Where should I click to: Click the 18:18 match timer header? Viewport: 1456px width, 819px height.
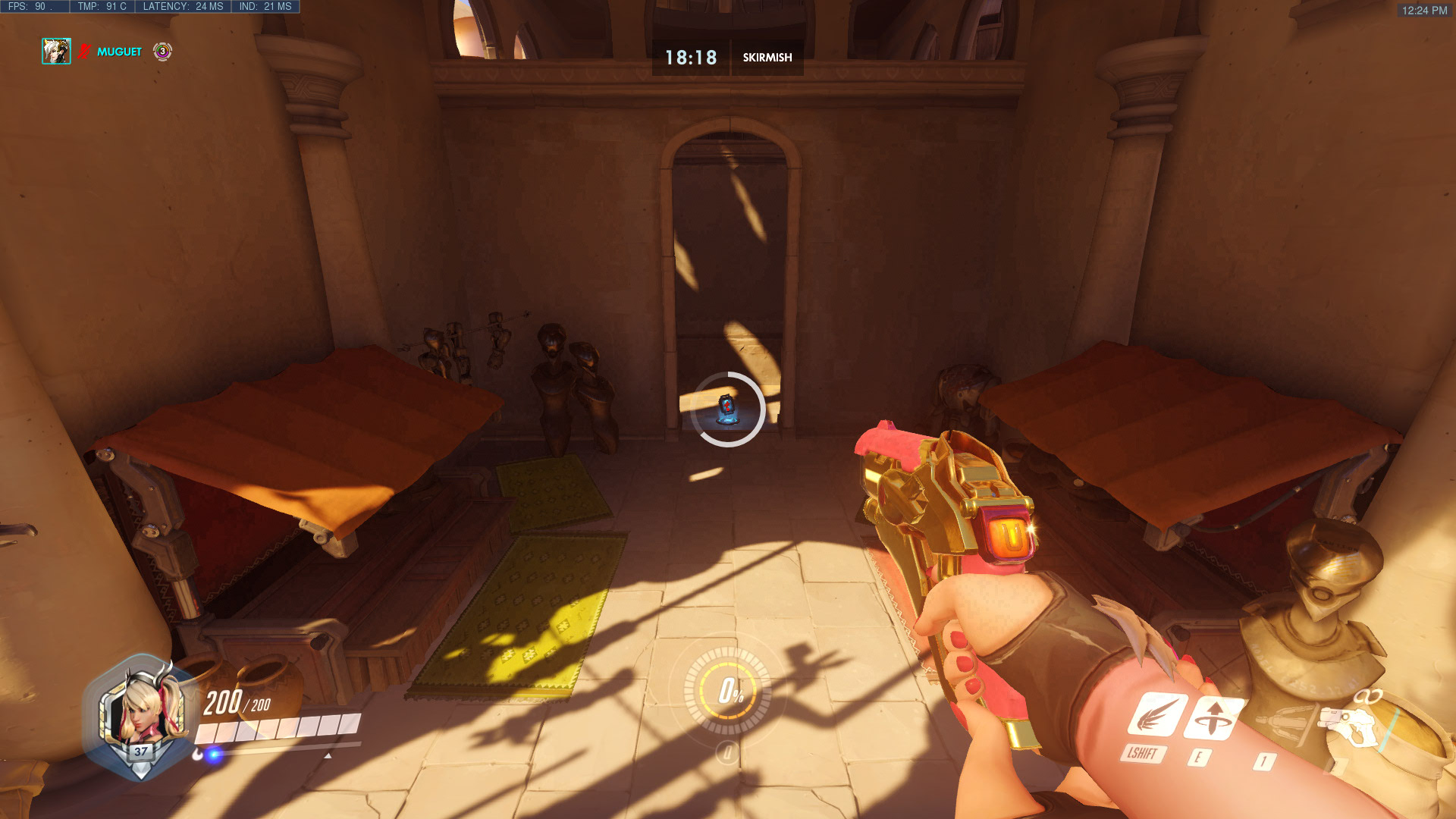click(690, 55)
